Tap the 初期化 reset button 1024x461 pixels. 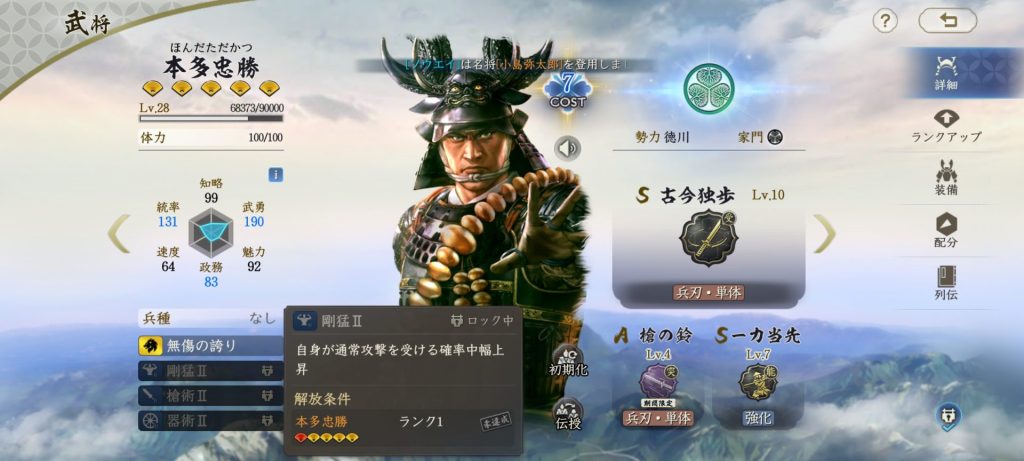[567, 360]
